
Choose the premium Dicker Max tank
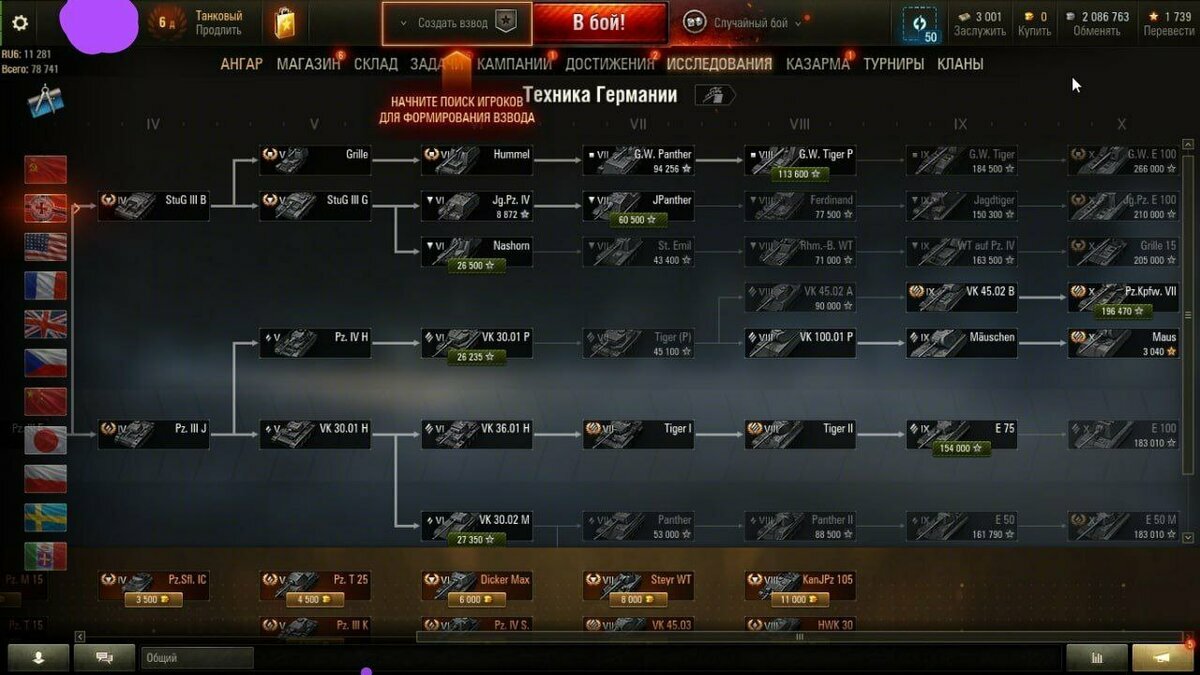[476, 585]
